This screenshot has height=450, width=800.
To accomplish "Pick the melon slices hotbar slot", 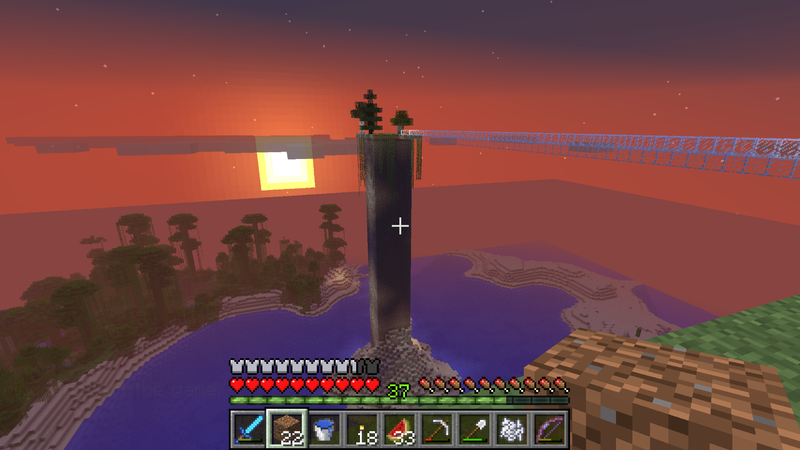I will 400,430.
